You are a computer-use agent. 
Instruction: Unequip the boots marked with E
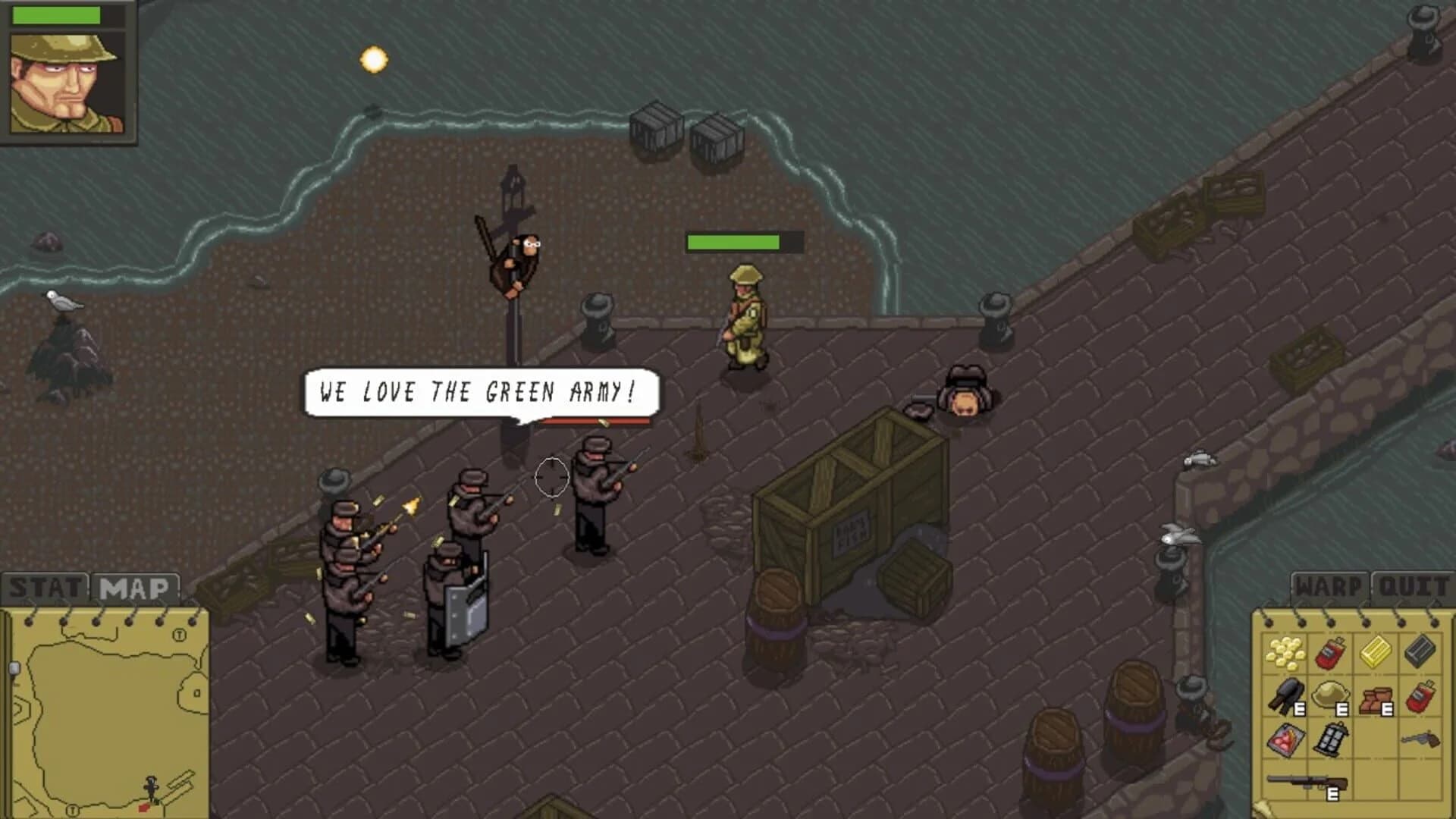click(x=1376, y=698)
